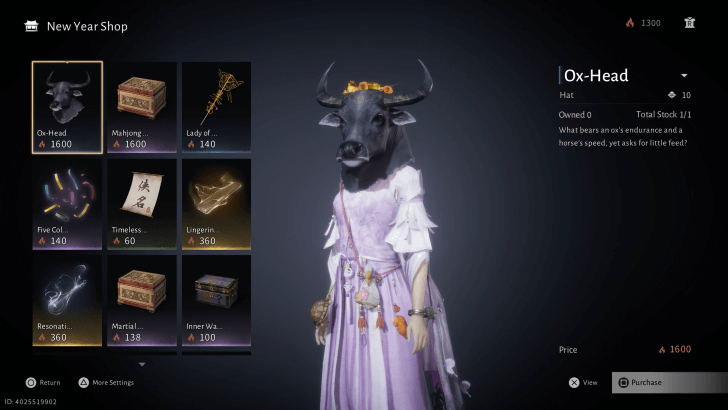This screenshot has height=410, width=728.
Task: Choose the Mahjong chest priced 1600
Action: coord(142,107)
